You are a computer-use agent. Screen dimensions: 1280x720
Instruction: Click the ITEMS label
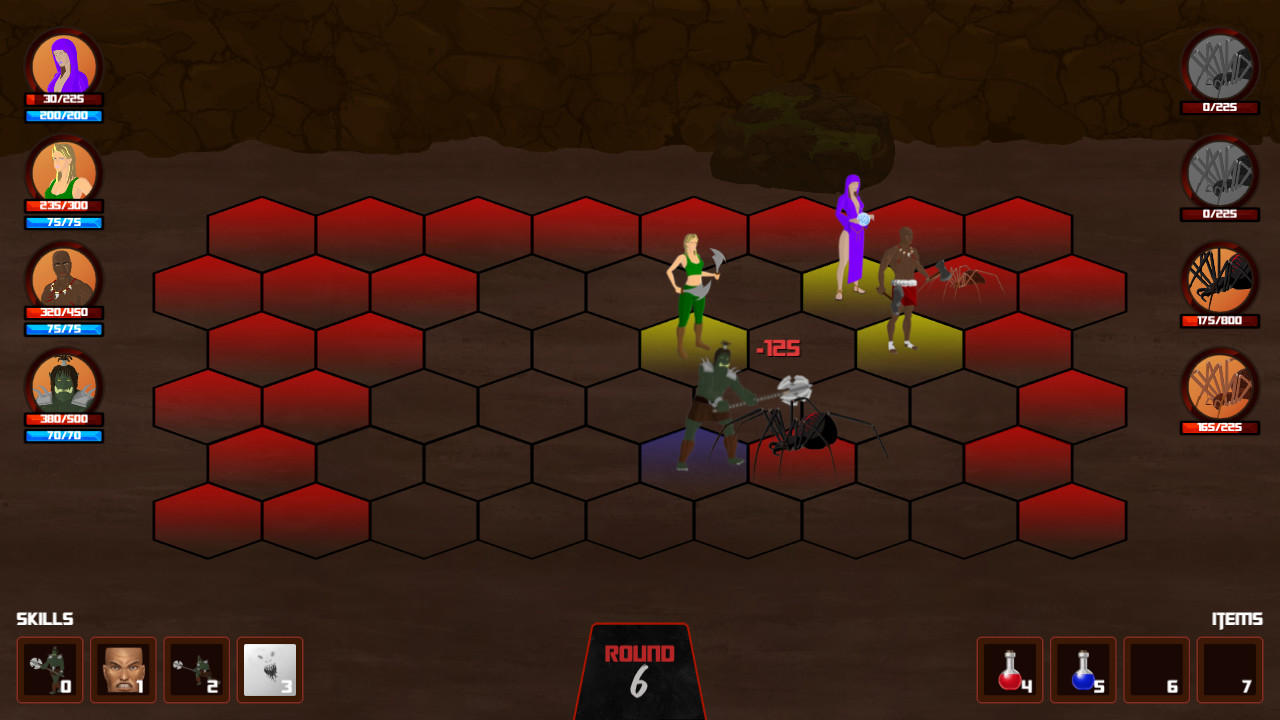(x=1236, y=618)
